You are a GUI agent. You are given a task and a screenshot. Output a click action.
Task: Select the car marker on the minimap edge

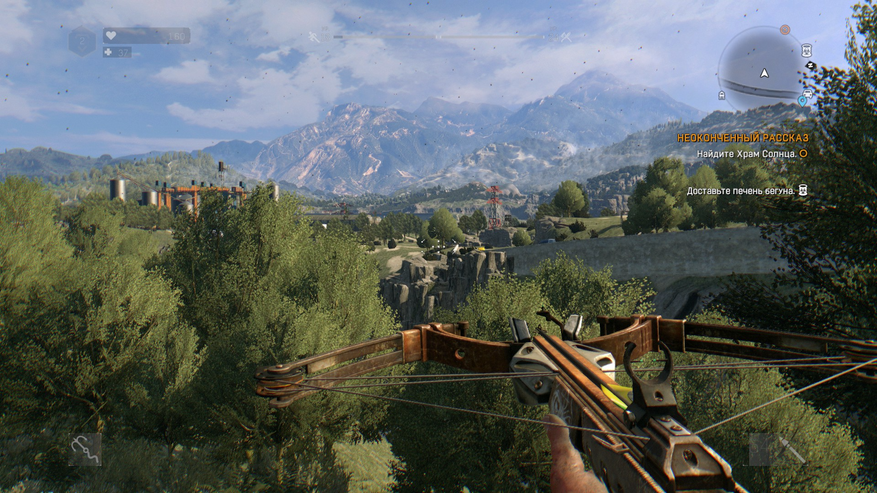807,93
